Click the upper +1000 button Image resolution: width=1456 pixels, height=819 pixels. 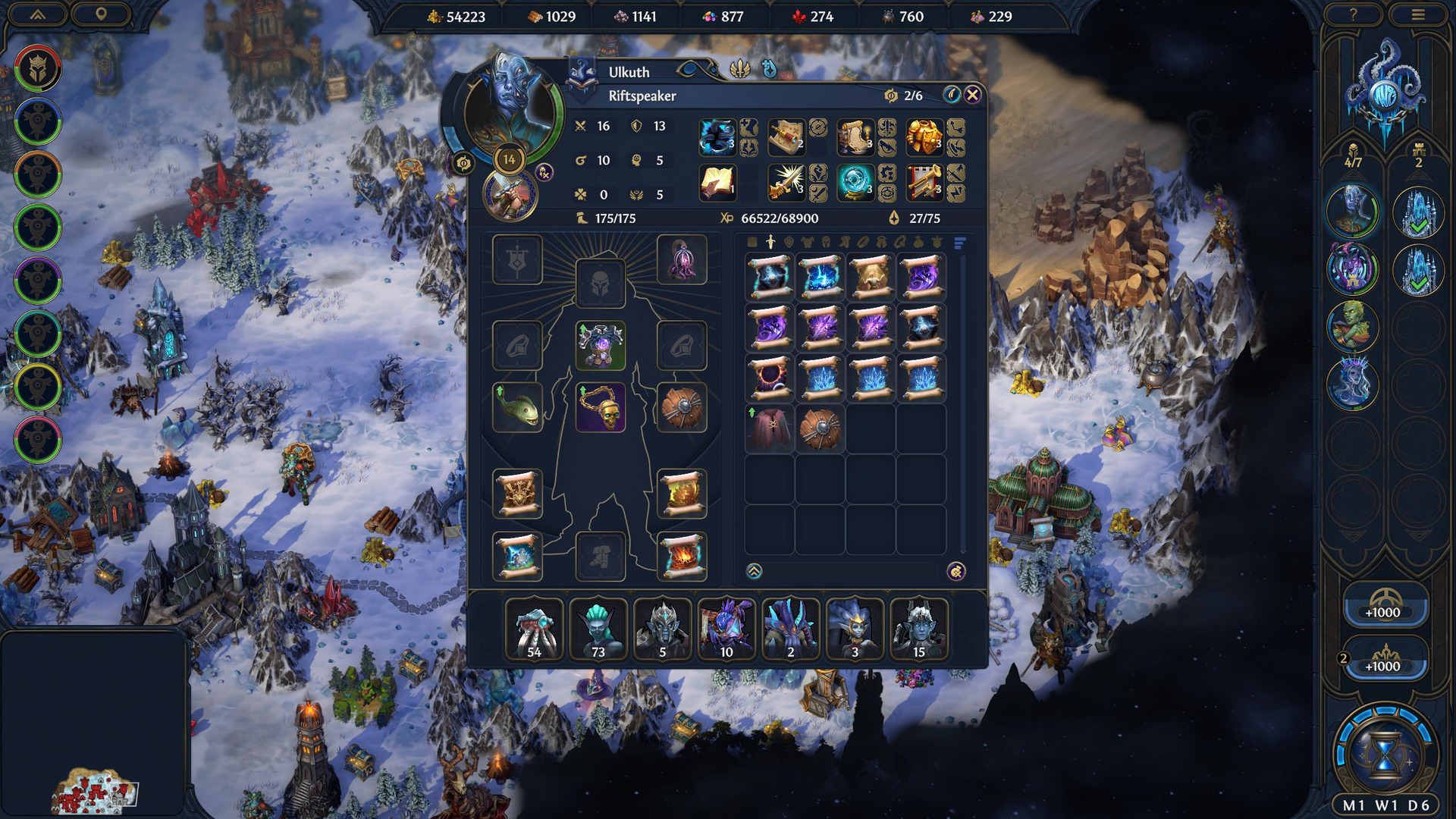point(1384,606)
